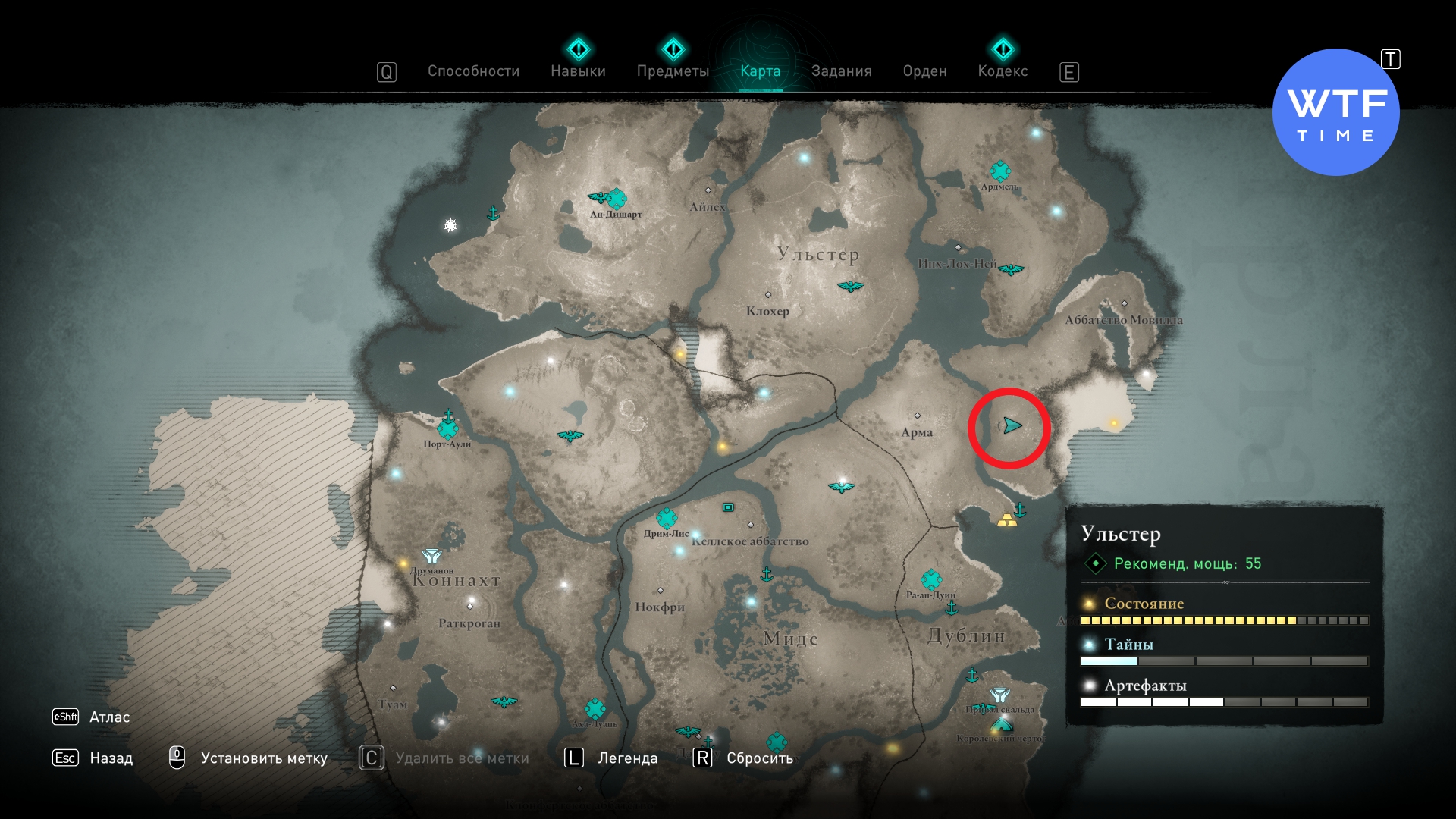Select the Карта tab
Image resolution: width=1456 pixels, height=819 pixels.
point(760,71)
